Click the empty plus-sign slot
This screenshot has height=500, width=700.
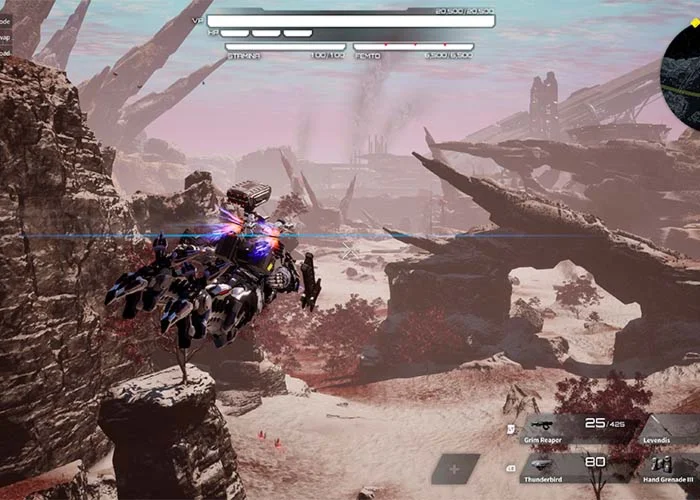pos(455,467)
